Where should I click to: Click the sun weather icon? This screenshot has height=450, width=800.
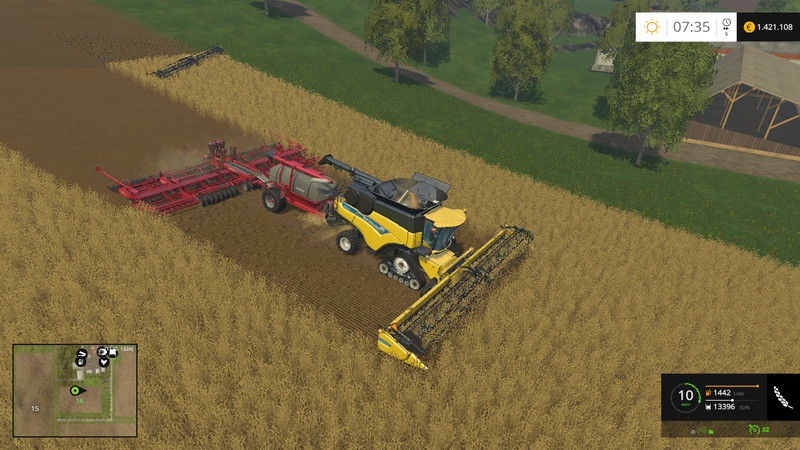click(653, 27)
